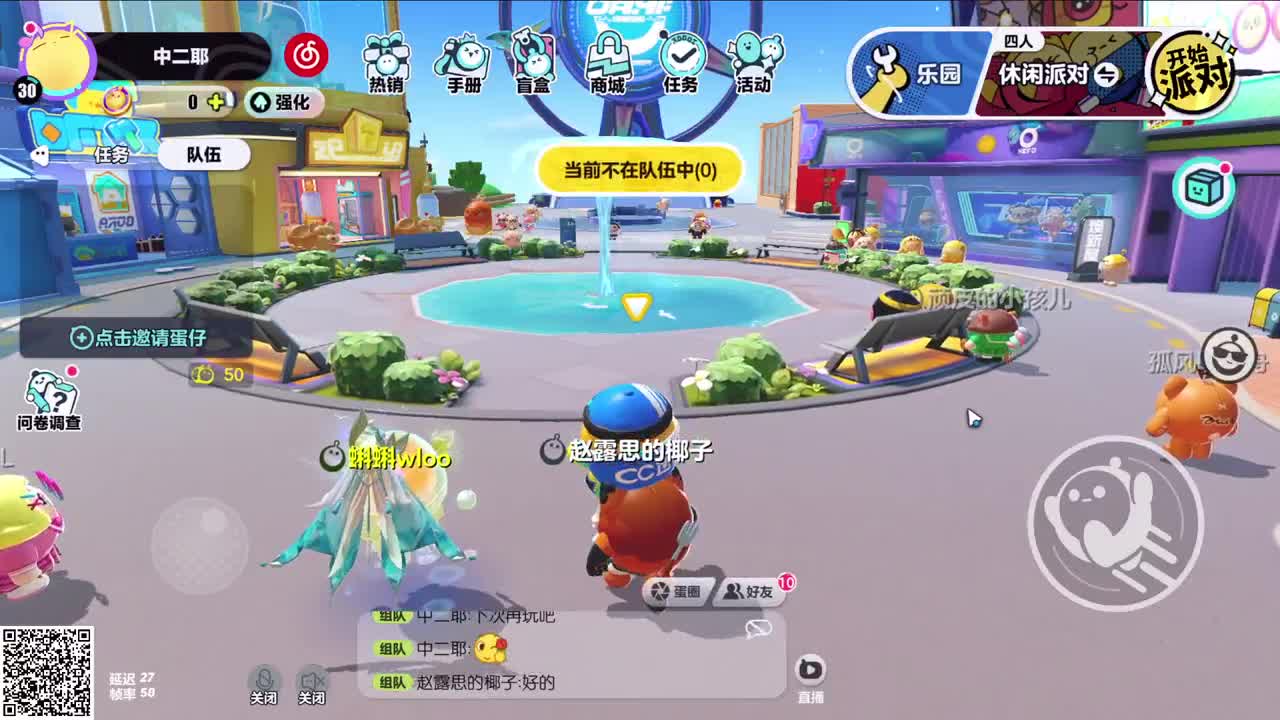
Task: Toggle the speaker 关闭 switch
Action: pos(311,680)
